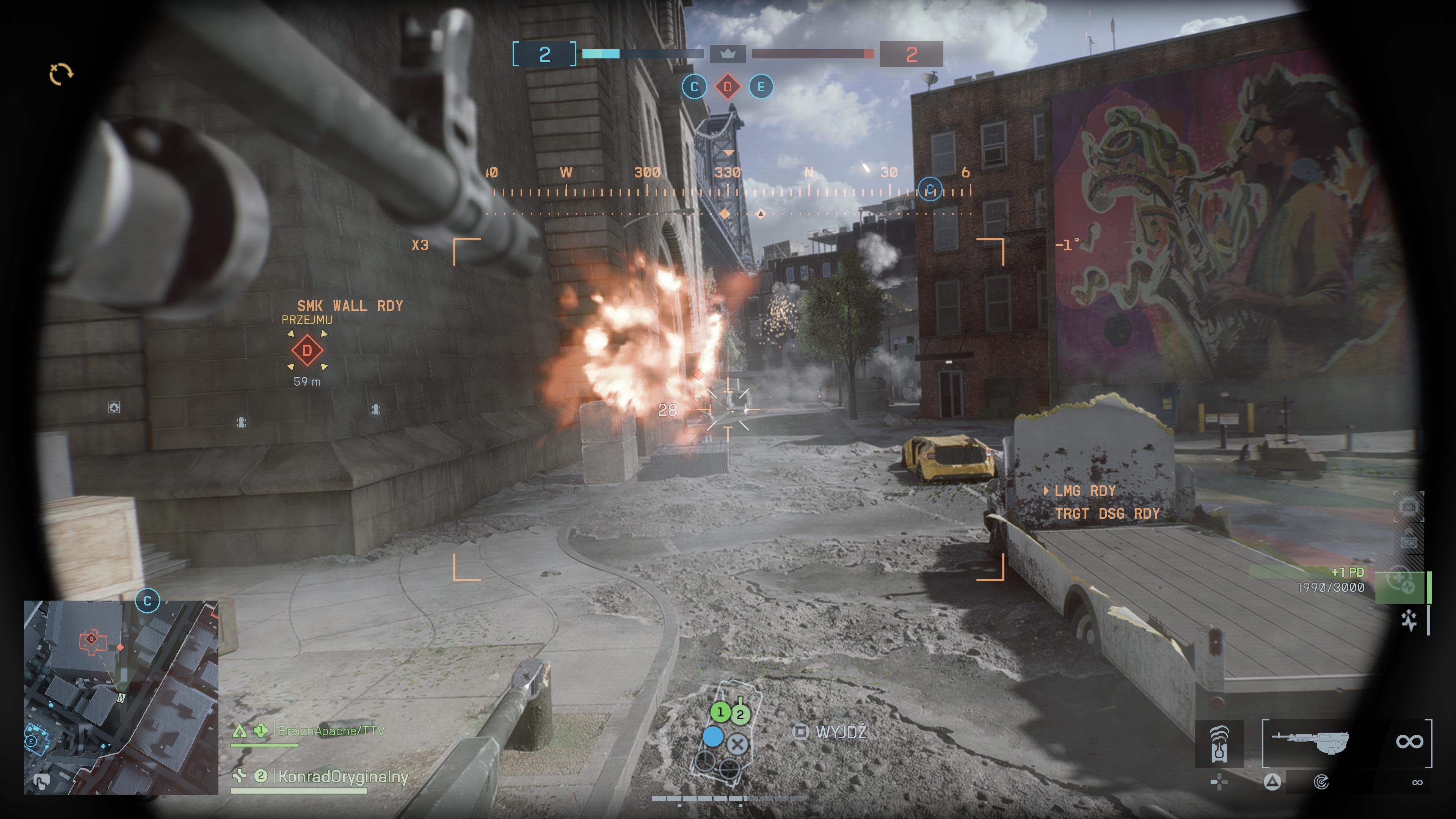
Task: Select the crown icon between team scores
Action: click(x=728, y=54)
